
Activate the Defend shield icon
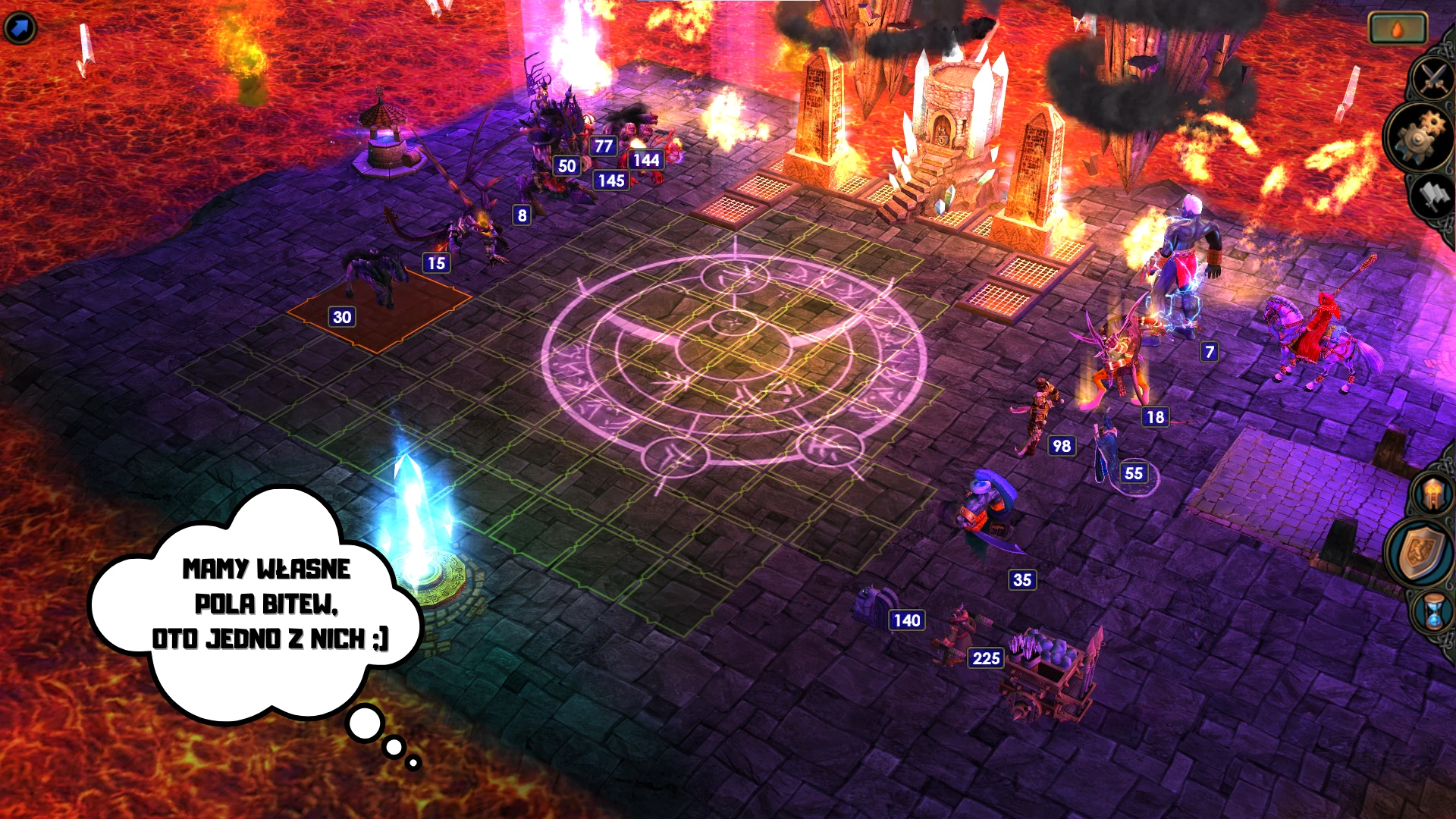1422,550
